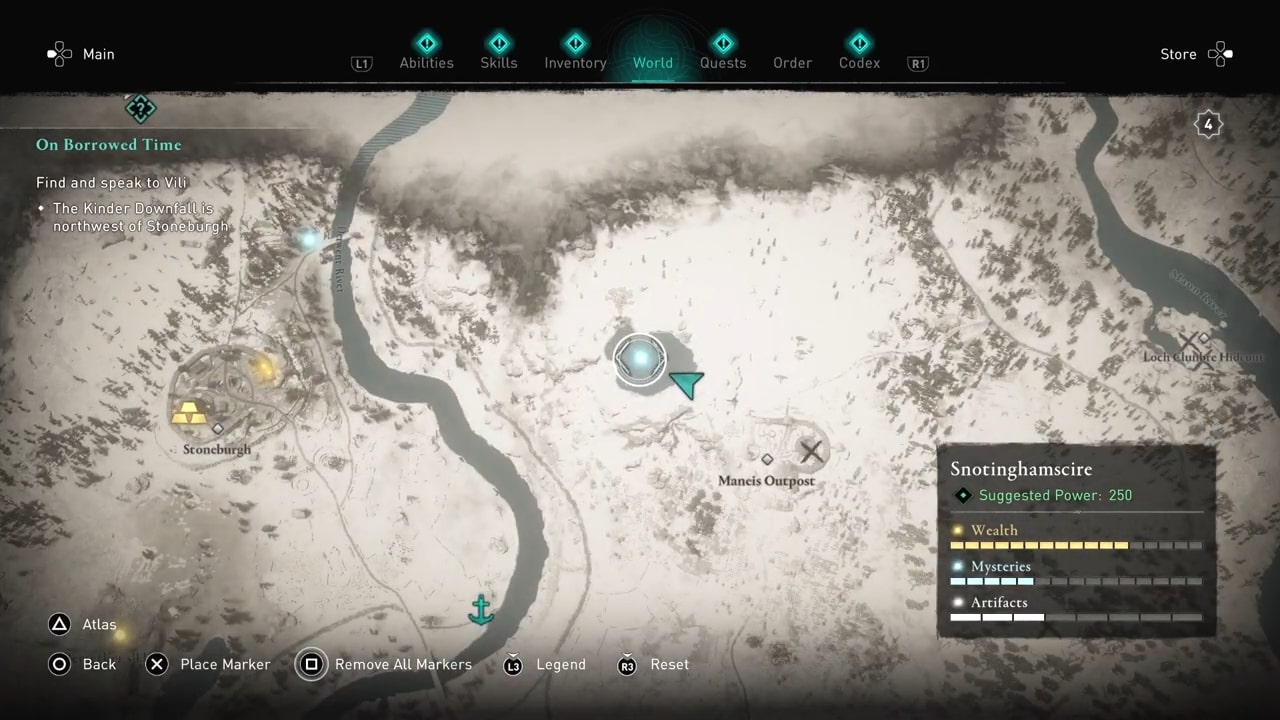
Task: Click the glowing mystery marker on the lake
Action: pos(640,358)
